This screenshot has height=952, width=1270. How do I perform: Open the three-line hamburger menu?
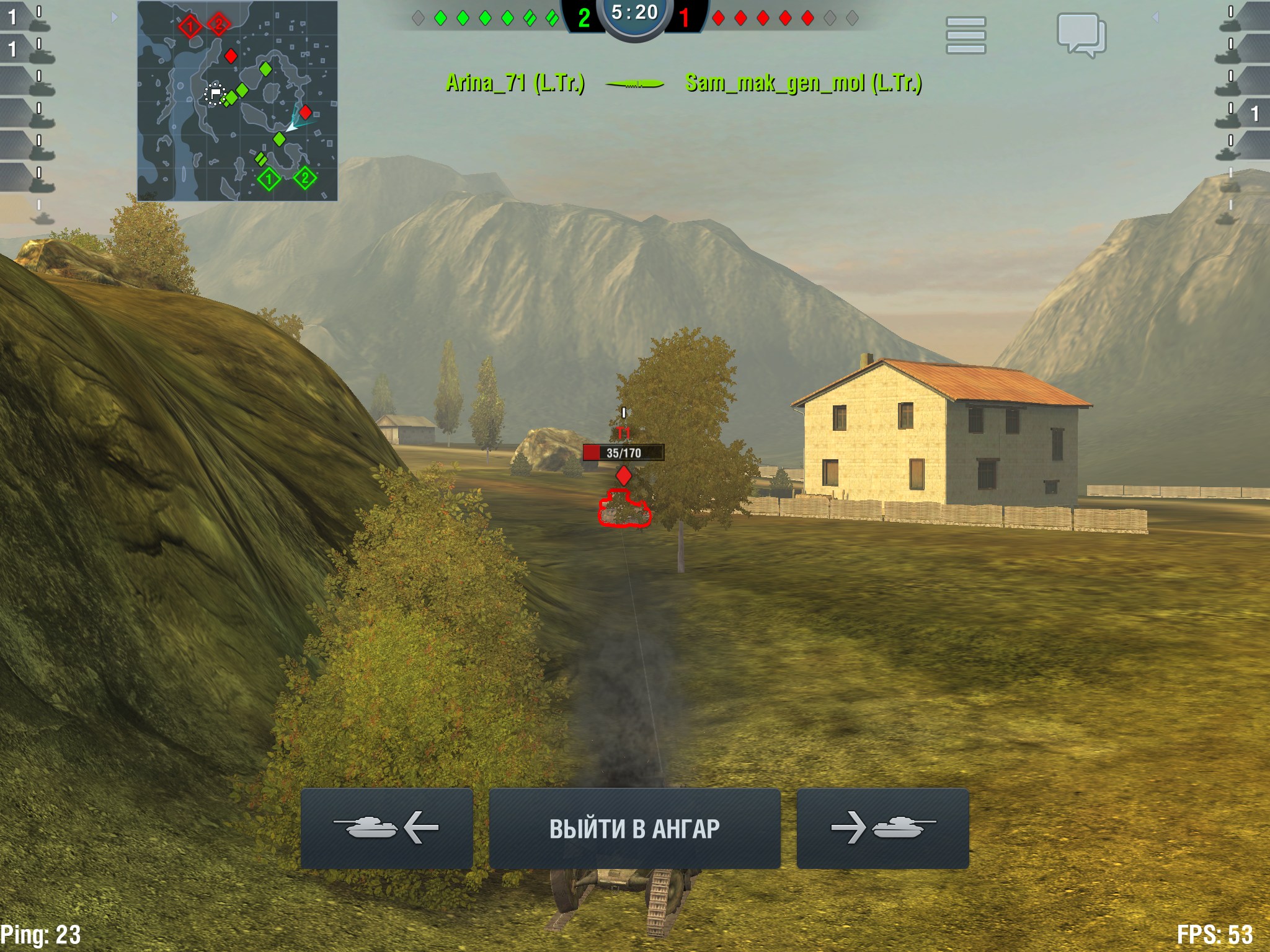966,35
